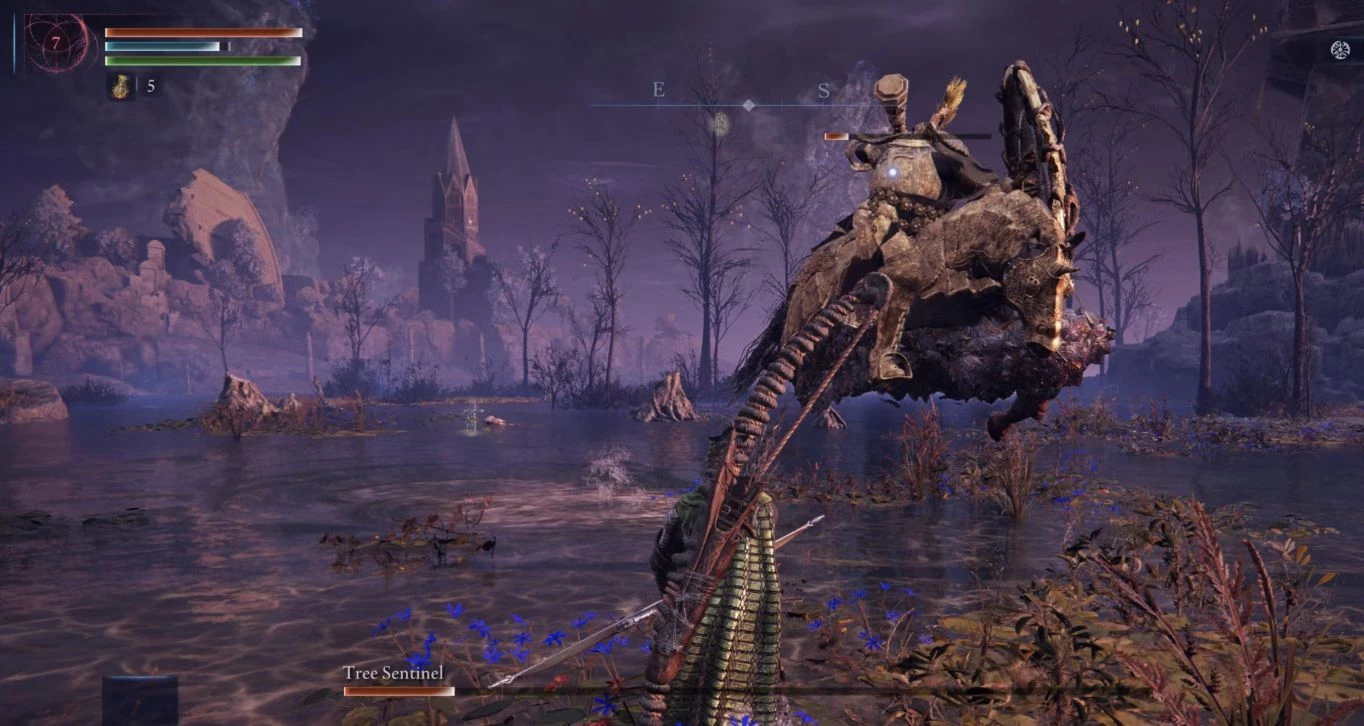Select the dark equipment slot
The image size is (1364, 726).
point(139,698)
